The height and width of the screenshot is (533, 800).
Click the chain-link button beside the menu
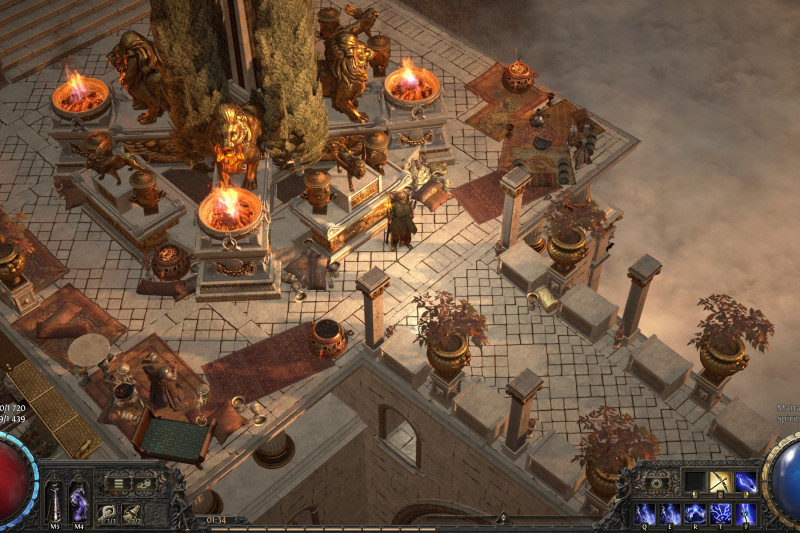click(143, 484)
